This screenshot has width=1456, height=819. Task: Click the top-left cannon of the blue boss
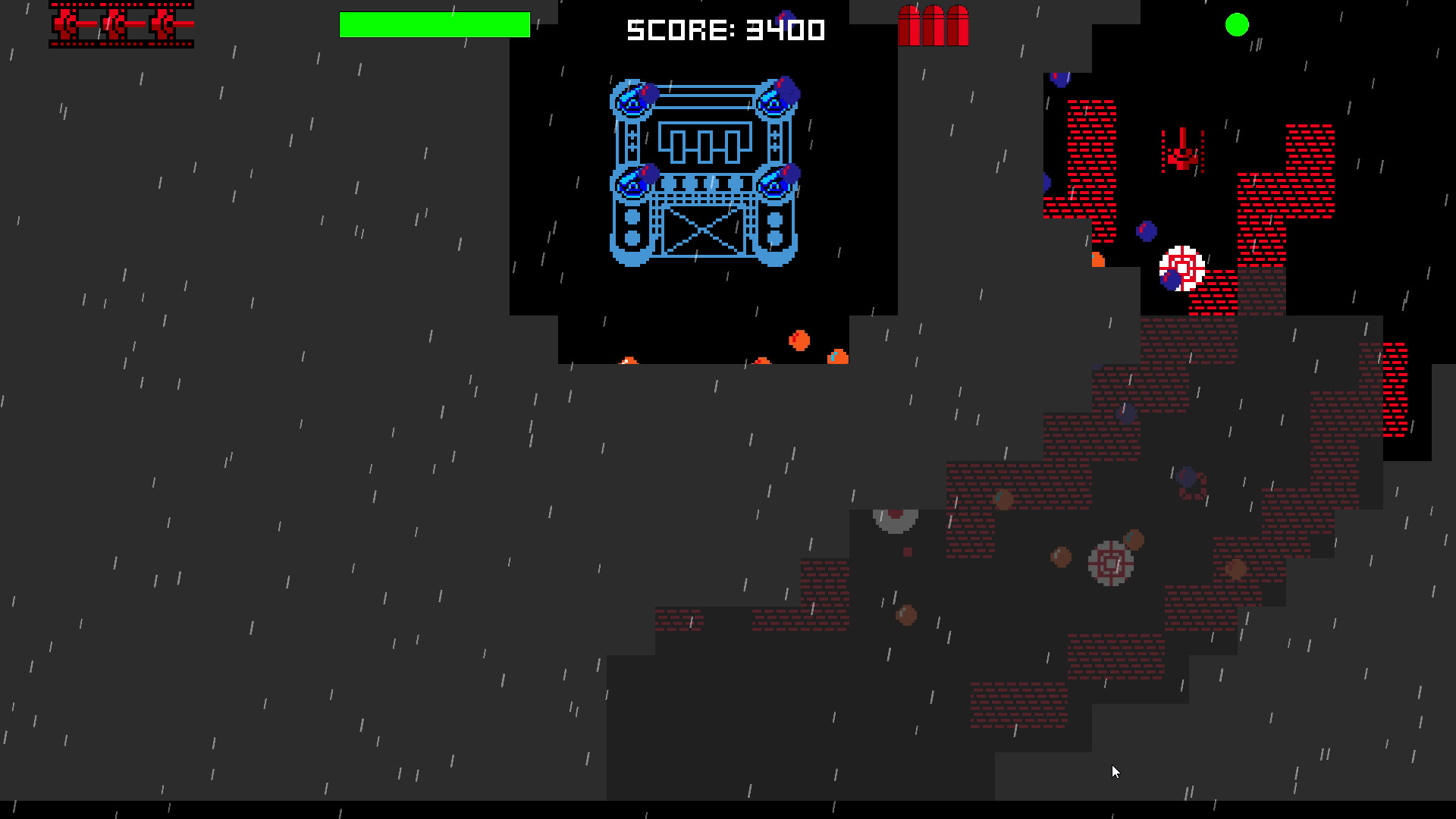633,99
